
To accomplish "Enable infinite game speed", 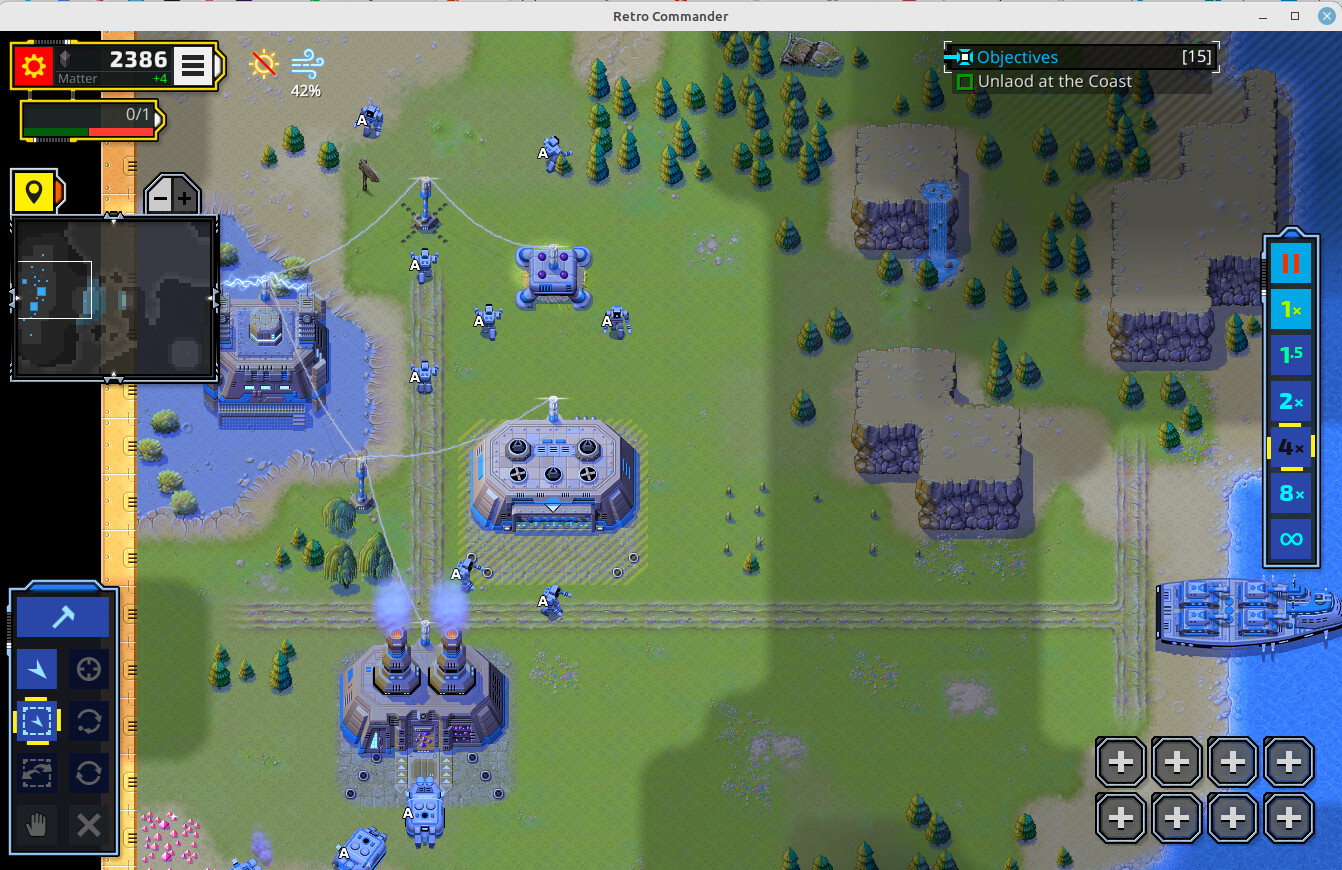I will point(1290,539).
